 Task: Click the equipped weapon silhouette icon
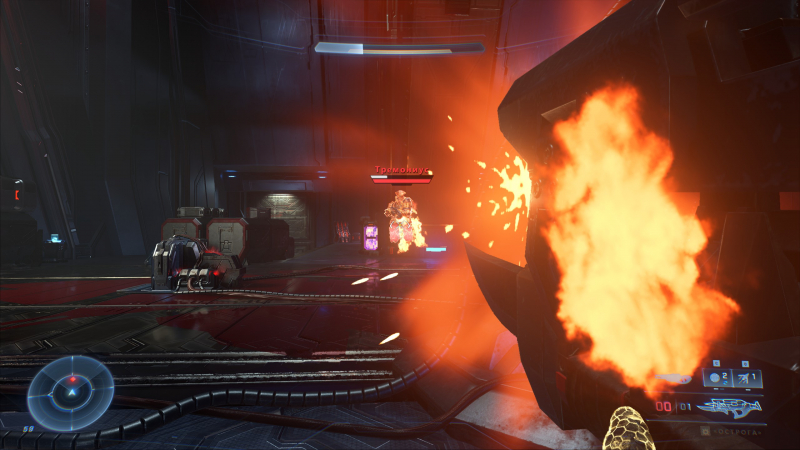point(731,406)
